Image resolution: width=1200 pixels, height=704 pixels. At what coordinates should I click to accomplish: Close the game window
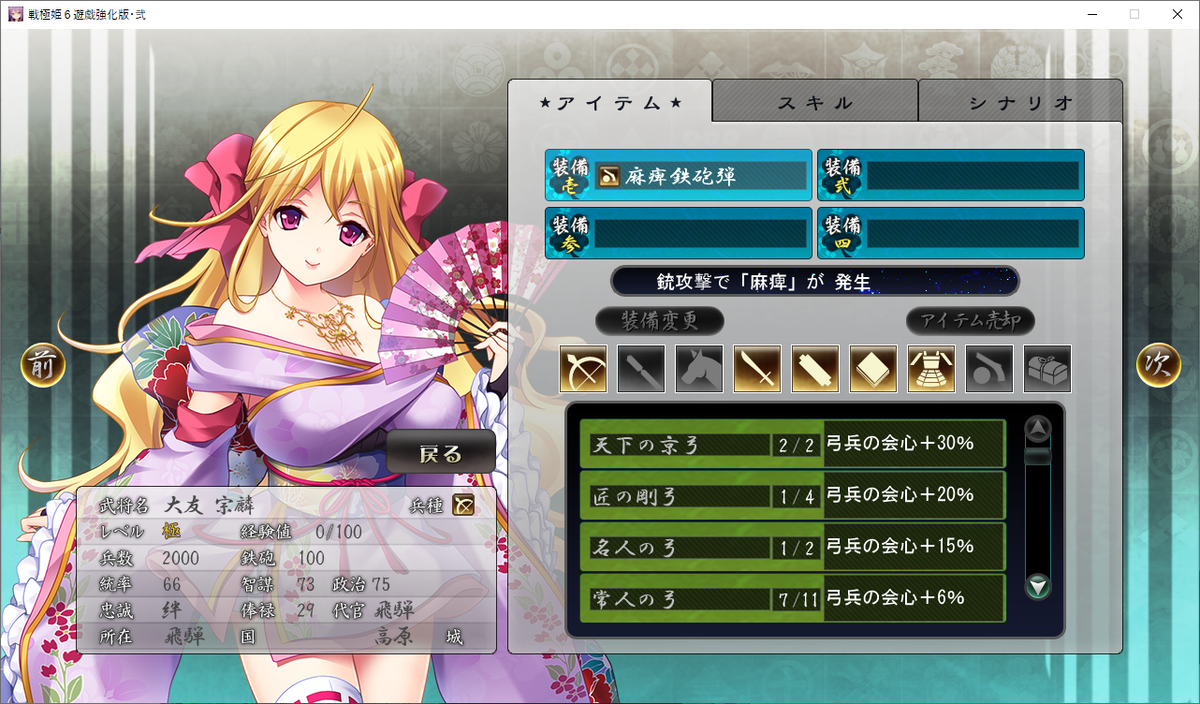1176,14
